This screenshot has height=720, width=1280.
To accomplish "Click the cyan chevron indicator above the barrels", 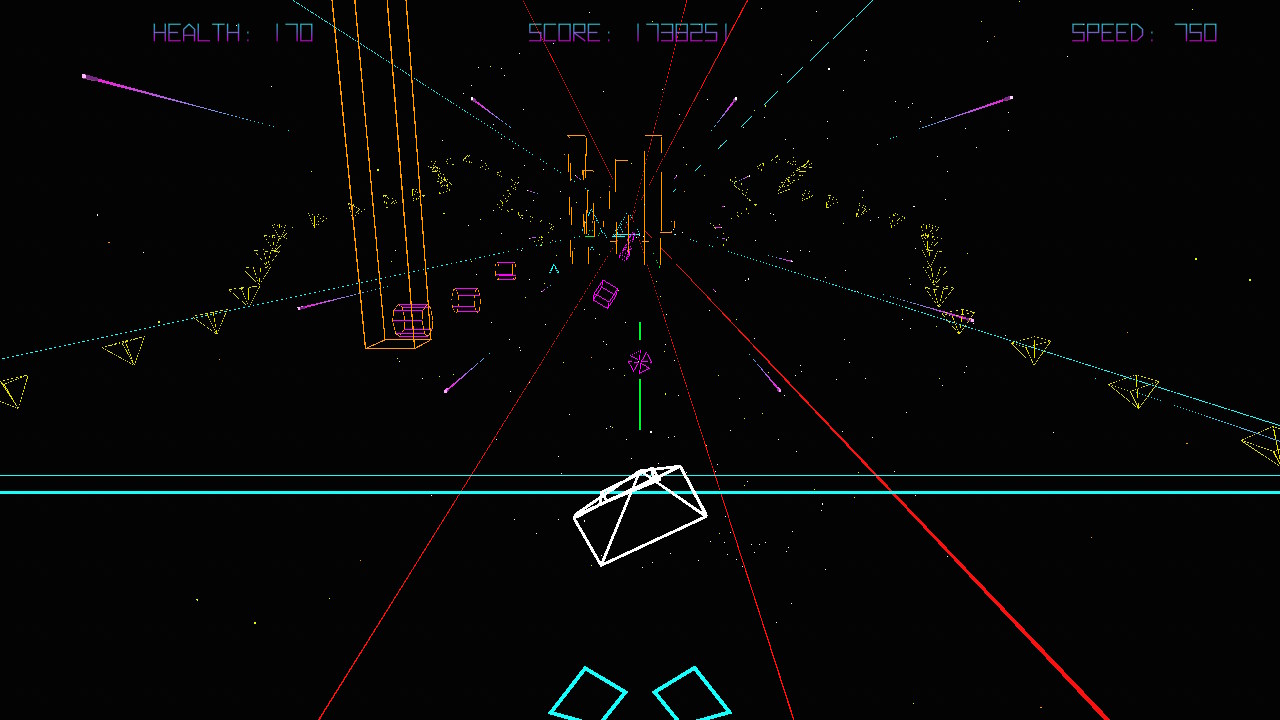I will click(x=553, y=268).
